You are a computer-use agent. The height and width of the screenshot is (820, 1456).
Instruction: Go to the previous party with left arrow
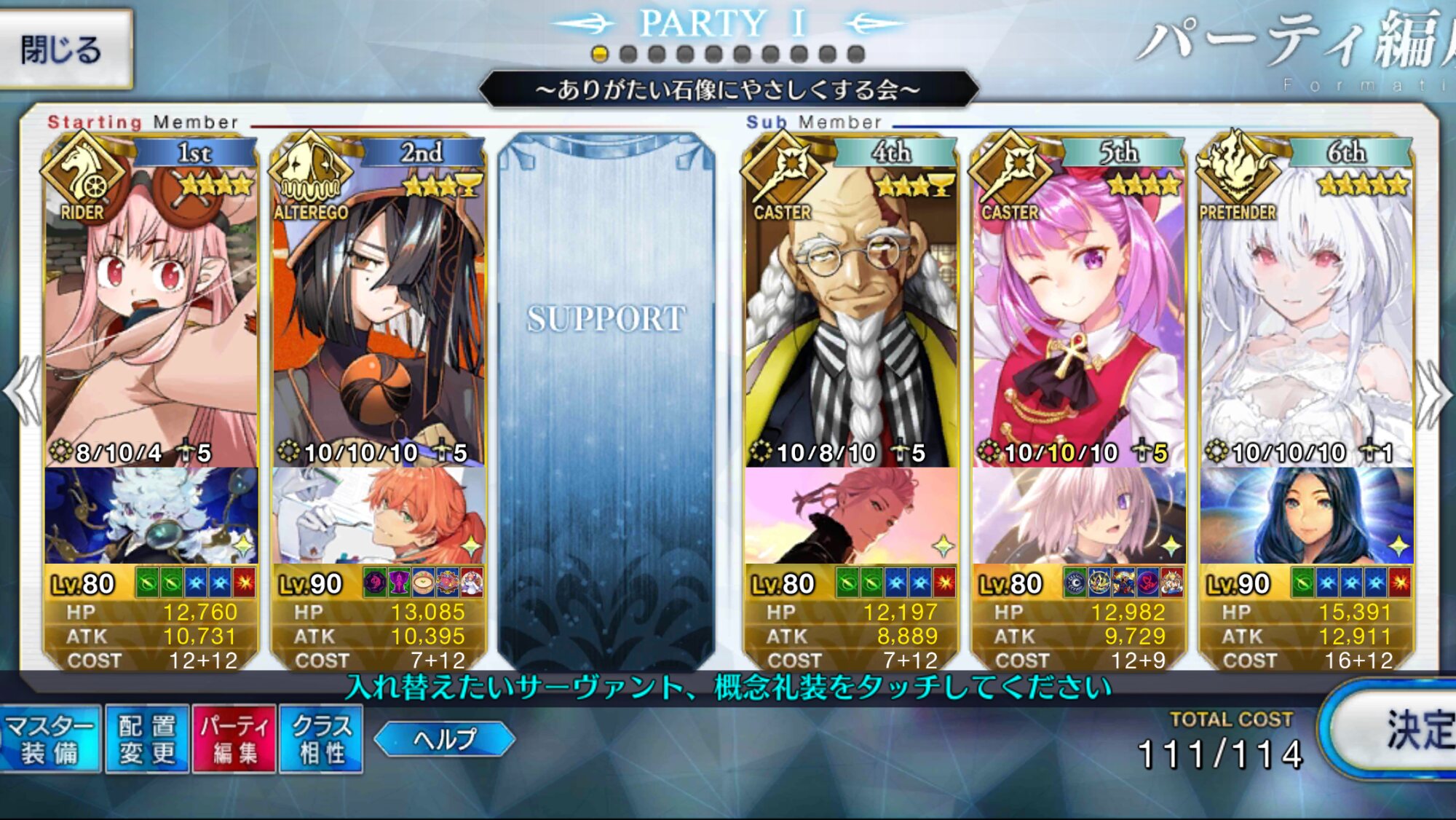point(23,392)
